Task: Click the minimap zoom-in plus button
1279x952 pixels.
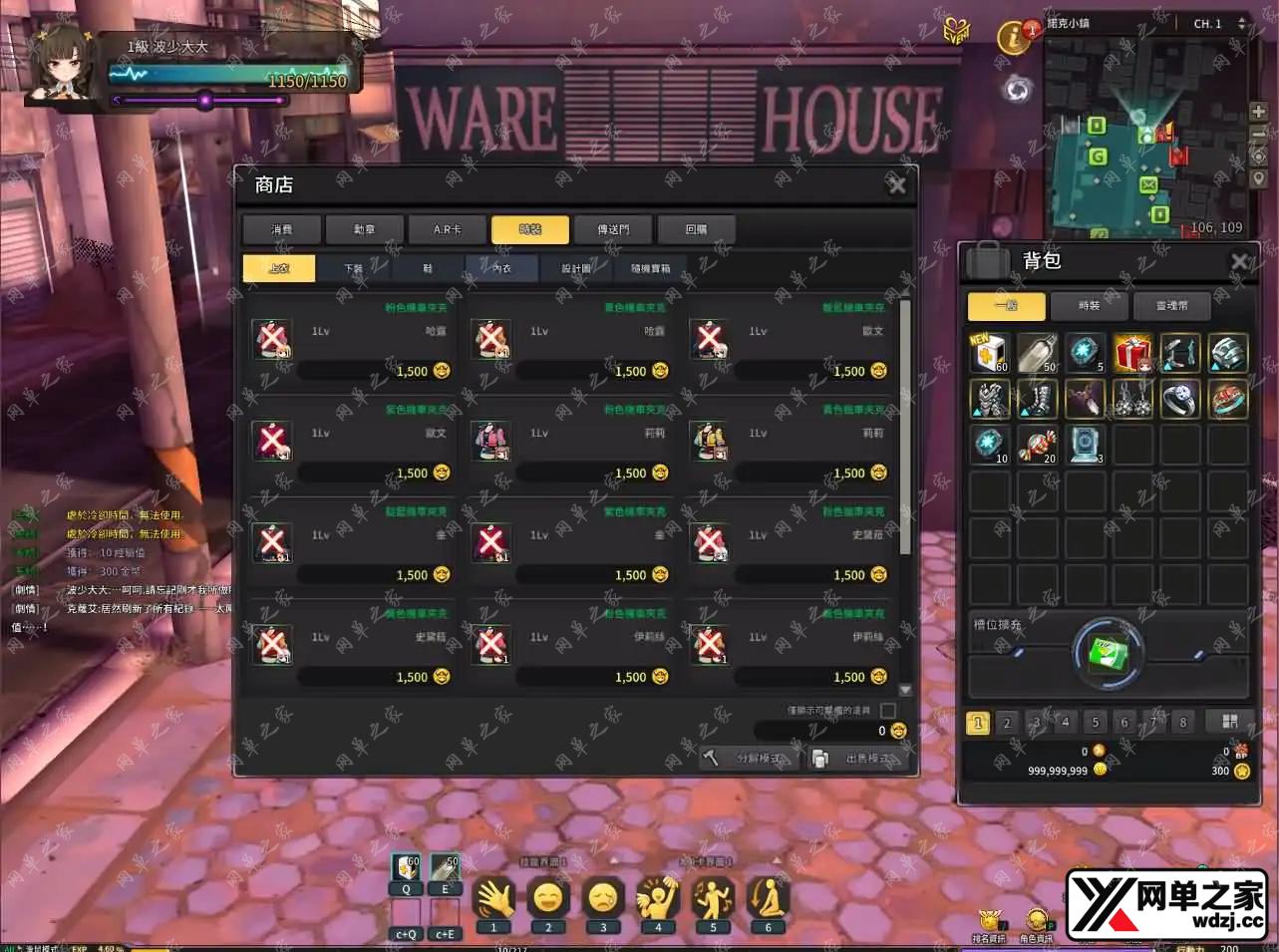Action: (1258, 113)
